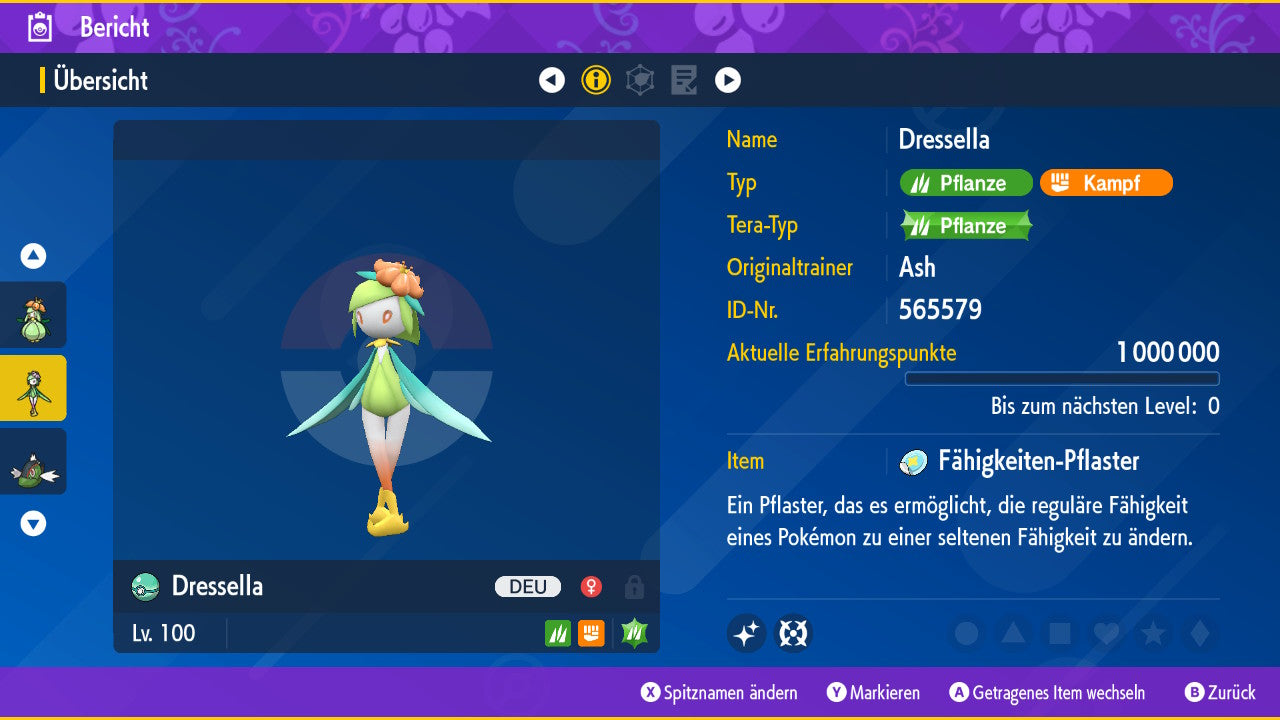Click the shiny sparkle mark icon

(x=747, y=633)
